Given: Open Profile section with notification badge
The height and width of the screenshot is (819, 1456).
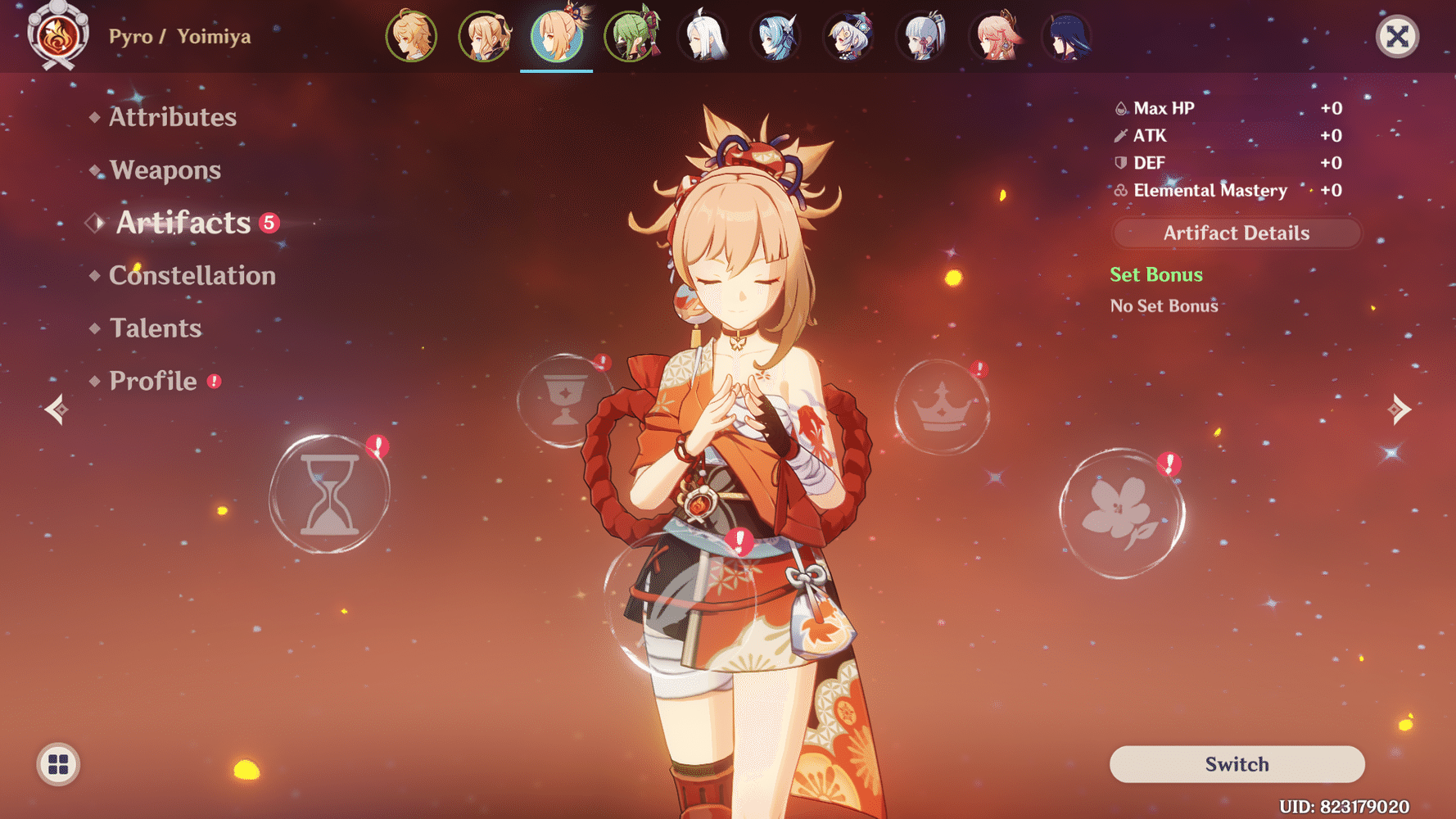Looking at the screenshot, I should [152, 380].
